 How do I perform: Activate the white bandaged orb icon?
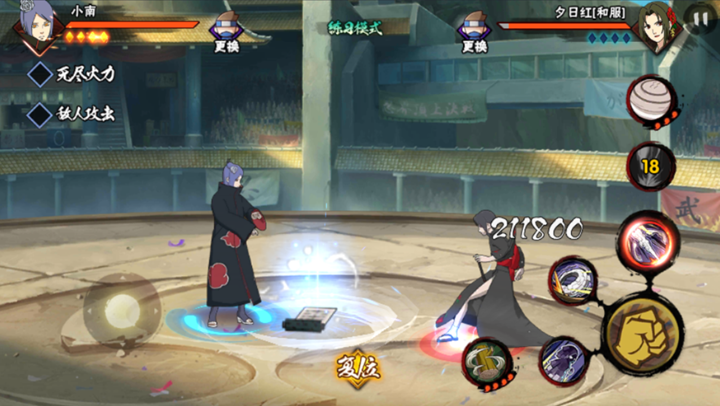(652, 100)
